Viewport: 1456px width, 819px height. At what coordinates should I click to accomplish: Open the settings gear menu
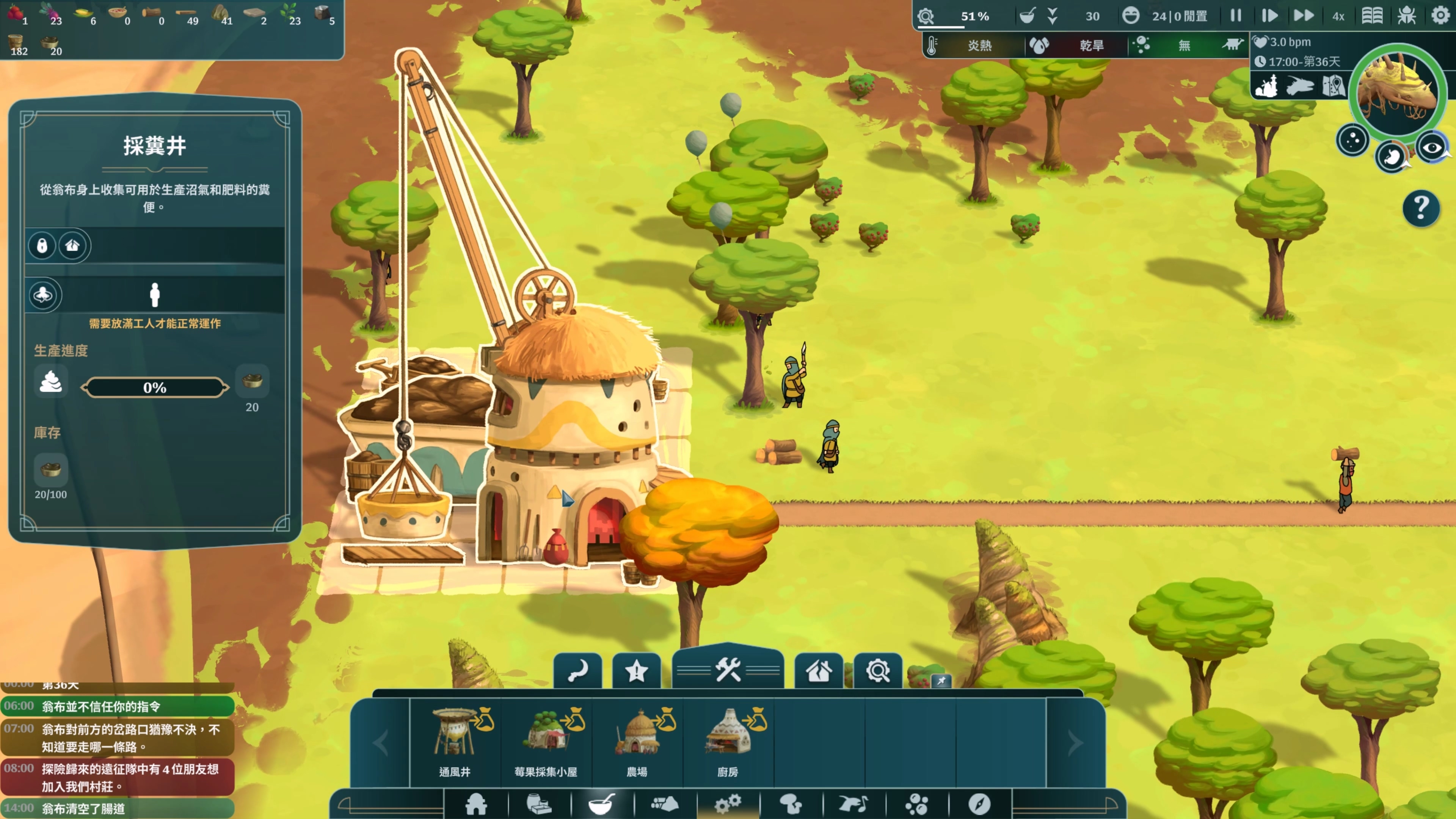pyautogui.click(x=1440, y=16)
